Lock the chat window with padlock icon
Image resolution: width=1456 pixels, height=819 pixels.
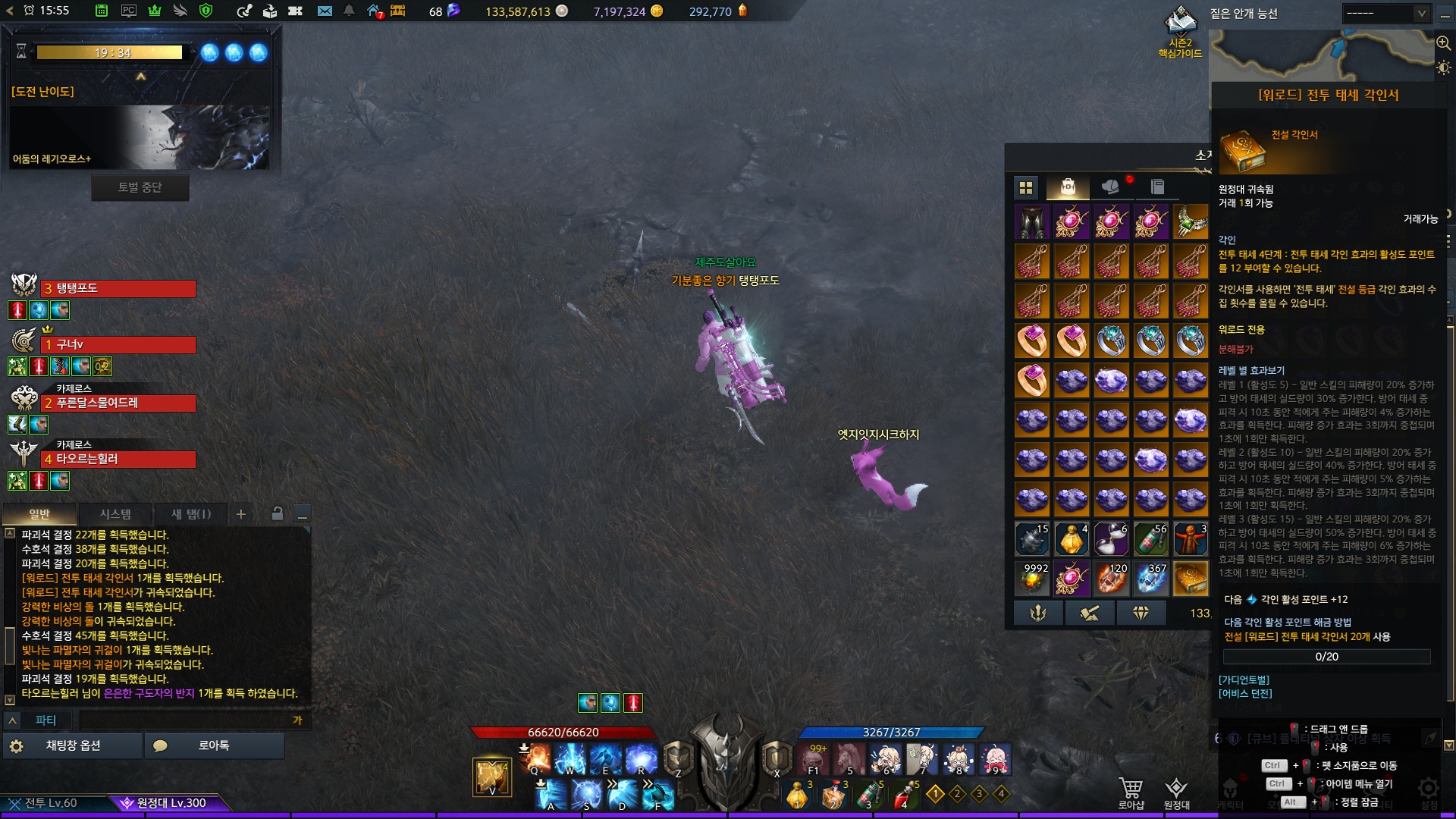pyautogui.click(x=278, y=514)
